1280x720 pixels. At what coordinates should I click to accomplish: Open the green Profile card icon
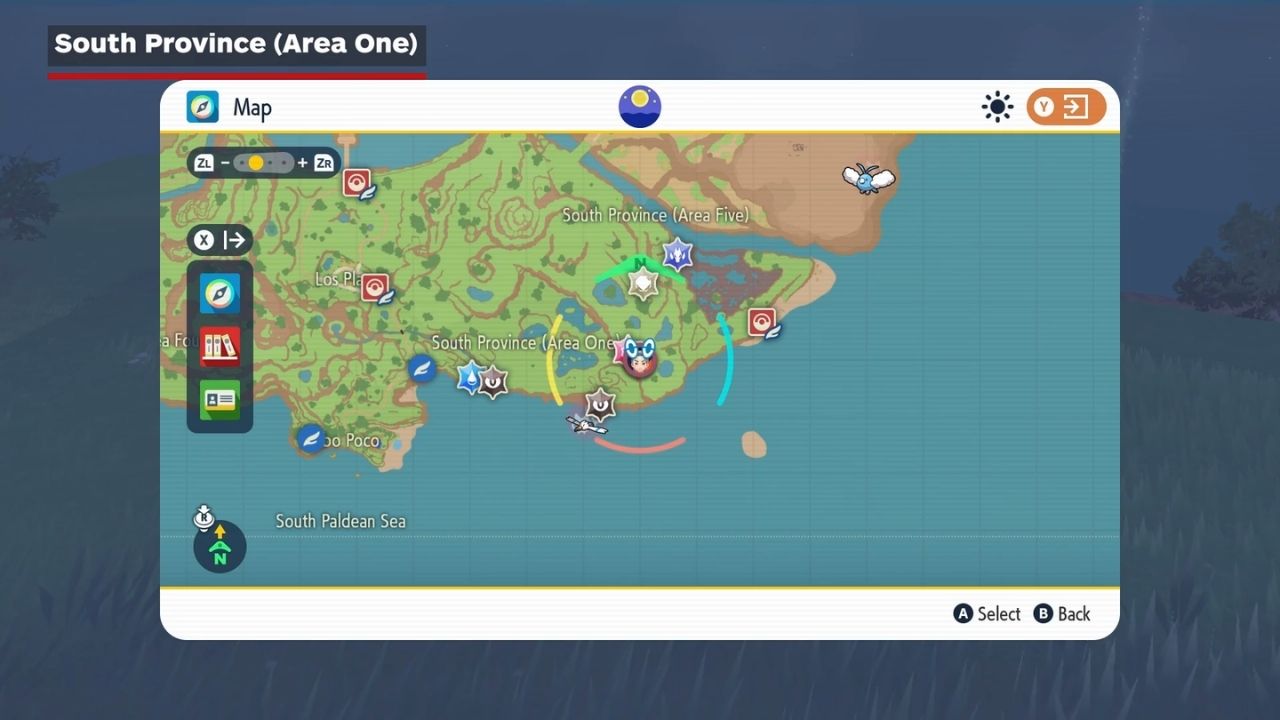tap(220, 400)
